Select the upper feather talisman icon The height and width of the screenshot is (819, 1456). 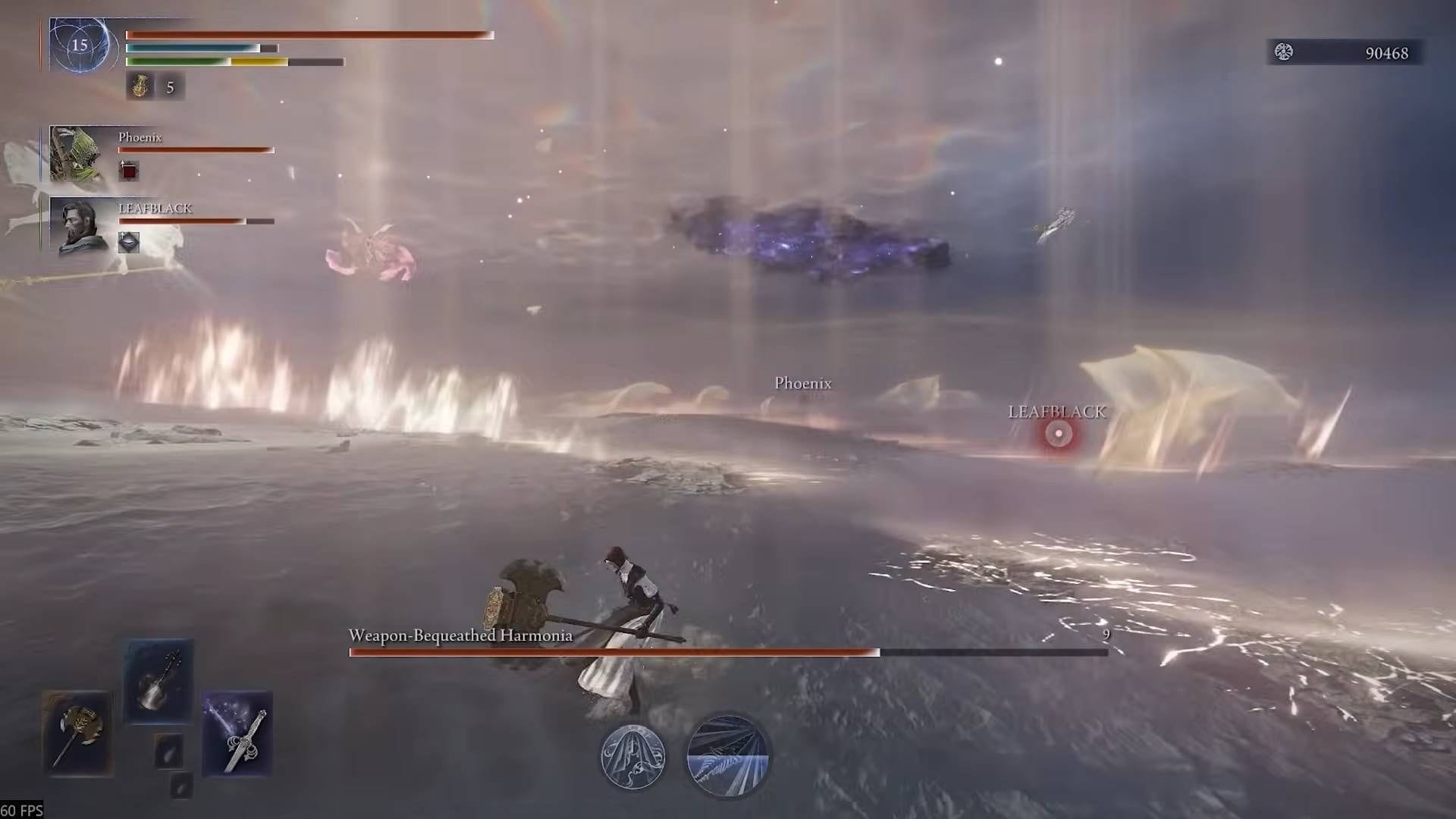coord(168,749)
